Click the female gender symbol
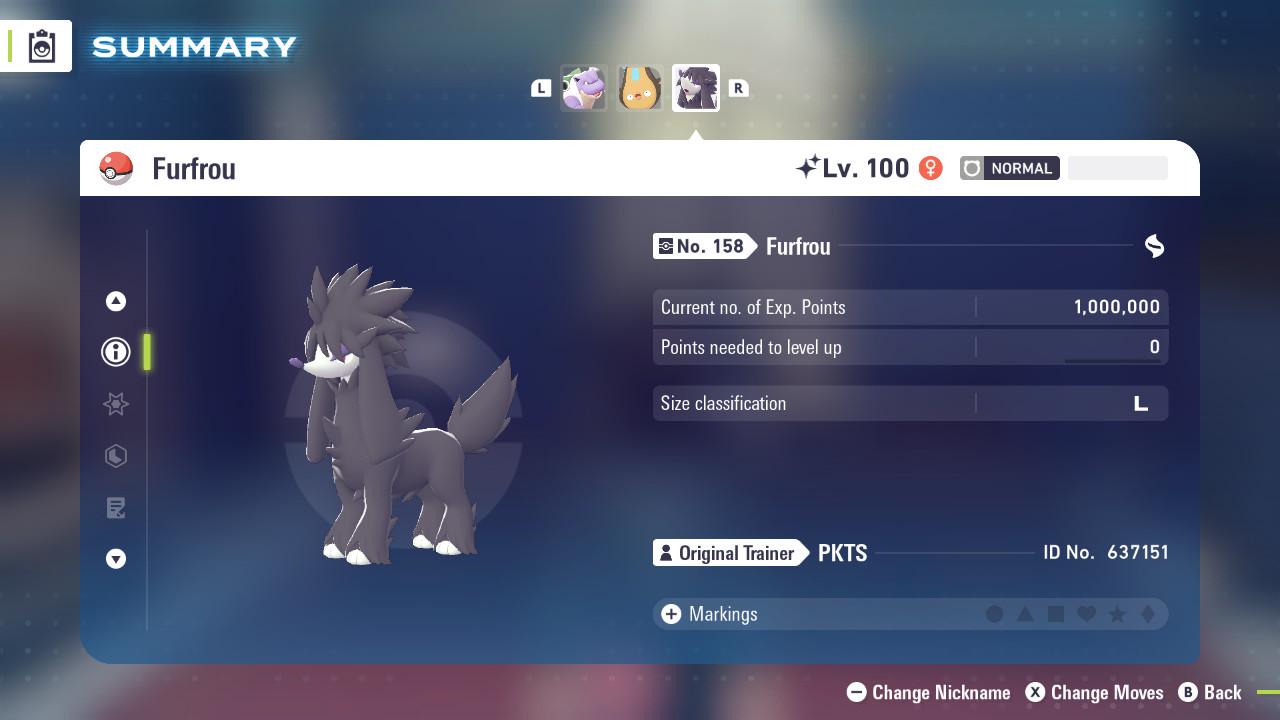Screen dimensions: 1280x720 (x=930, y=168)
